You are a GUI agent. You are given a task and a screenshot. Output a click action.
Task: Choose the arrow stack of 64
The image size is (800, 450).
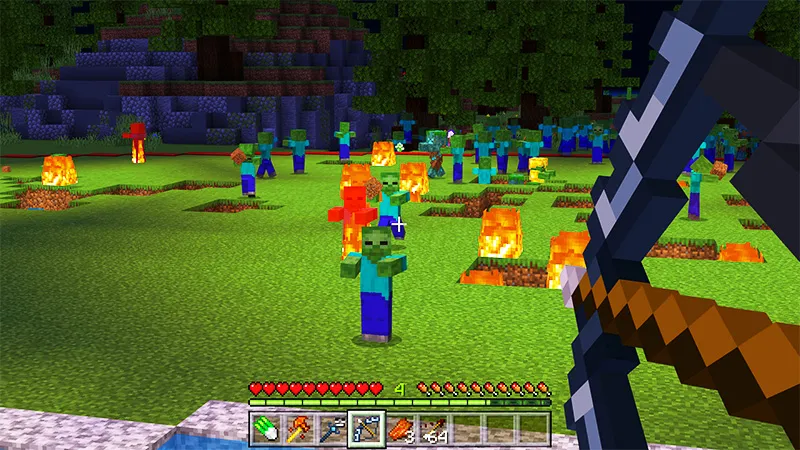[433, 427]
